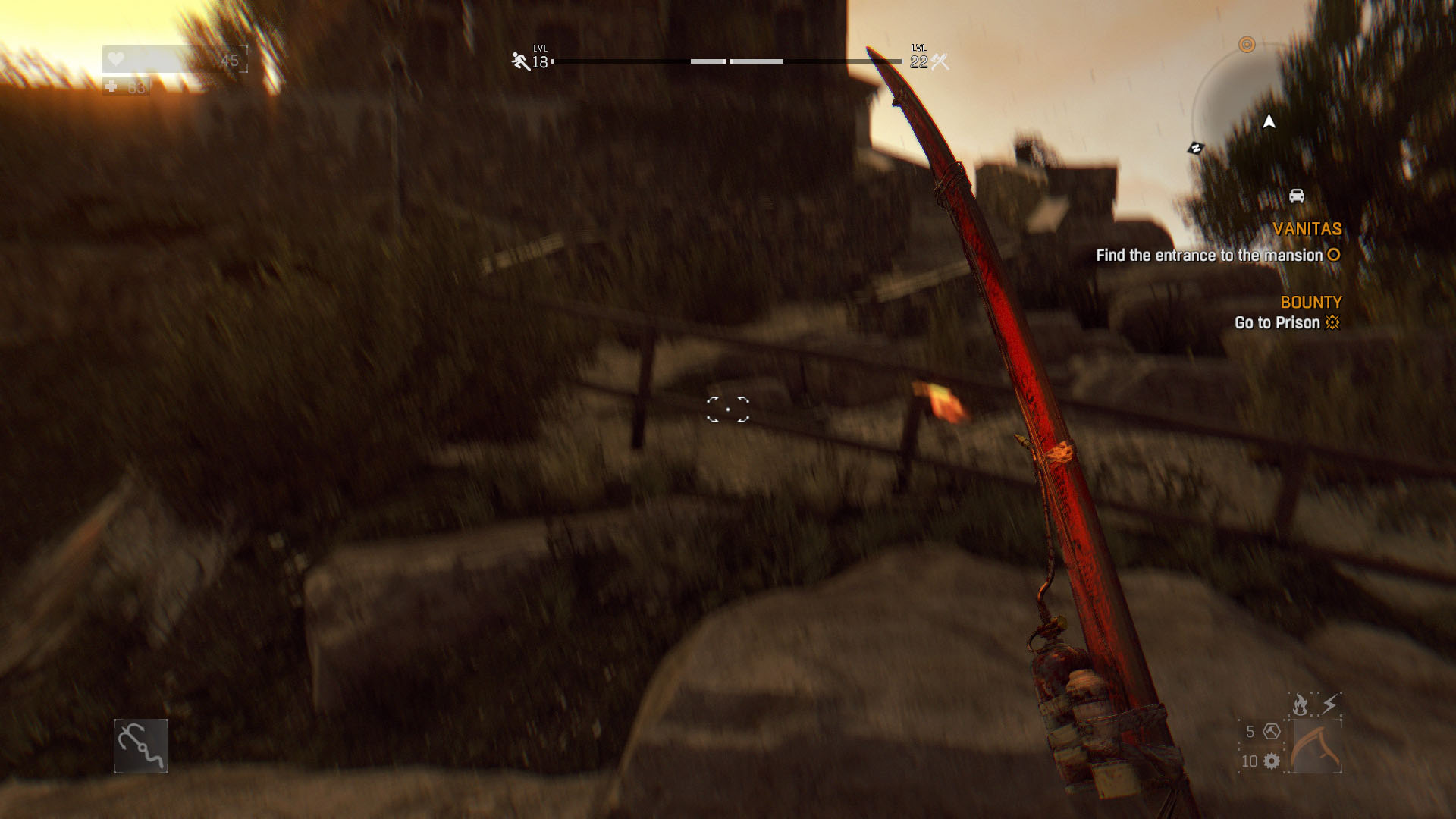Click the car icon below the minimap
The height and width of the screenshot is (819, 1456).
[1297, 196]
